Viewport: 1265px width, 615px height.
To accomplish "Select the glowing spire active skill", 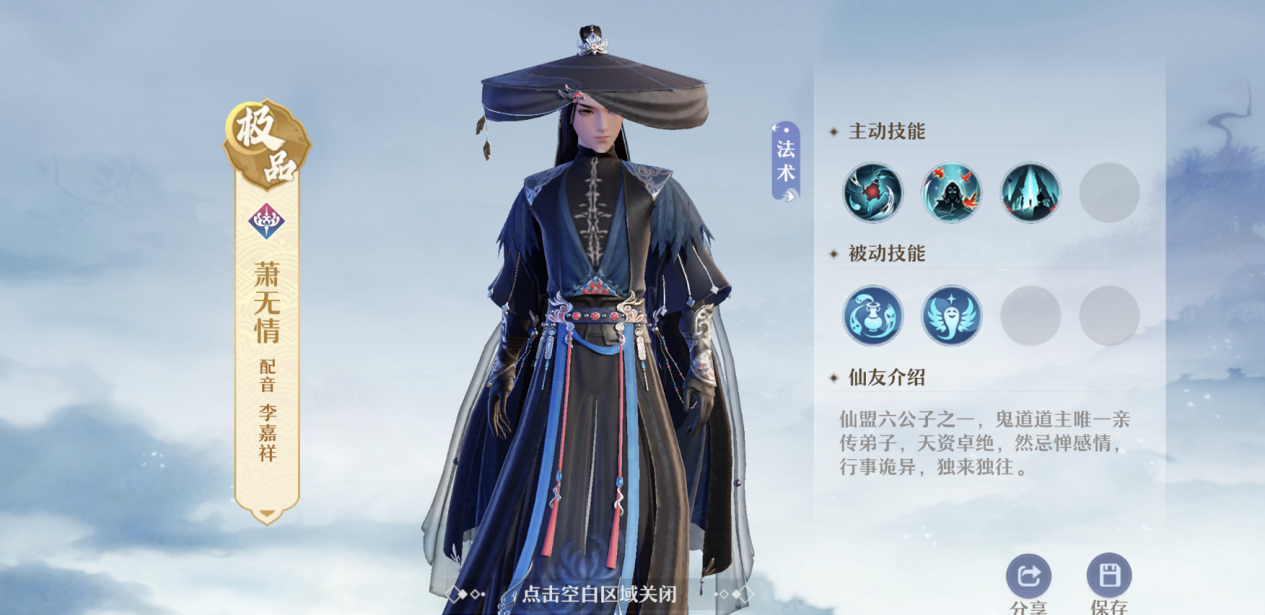I will (1030, 193).
